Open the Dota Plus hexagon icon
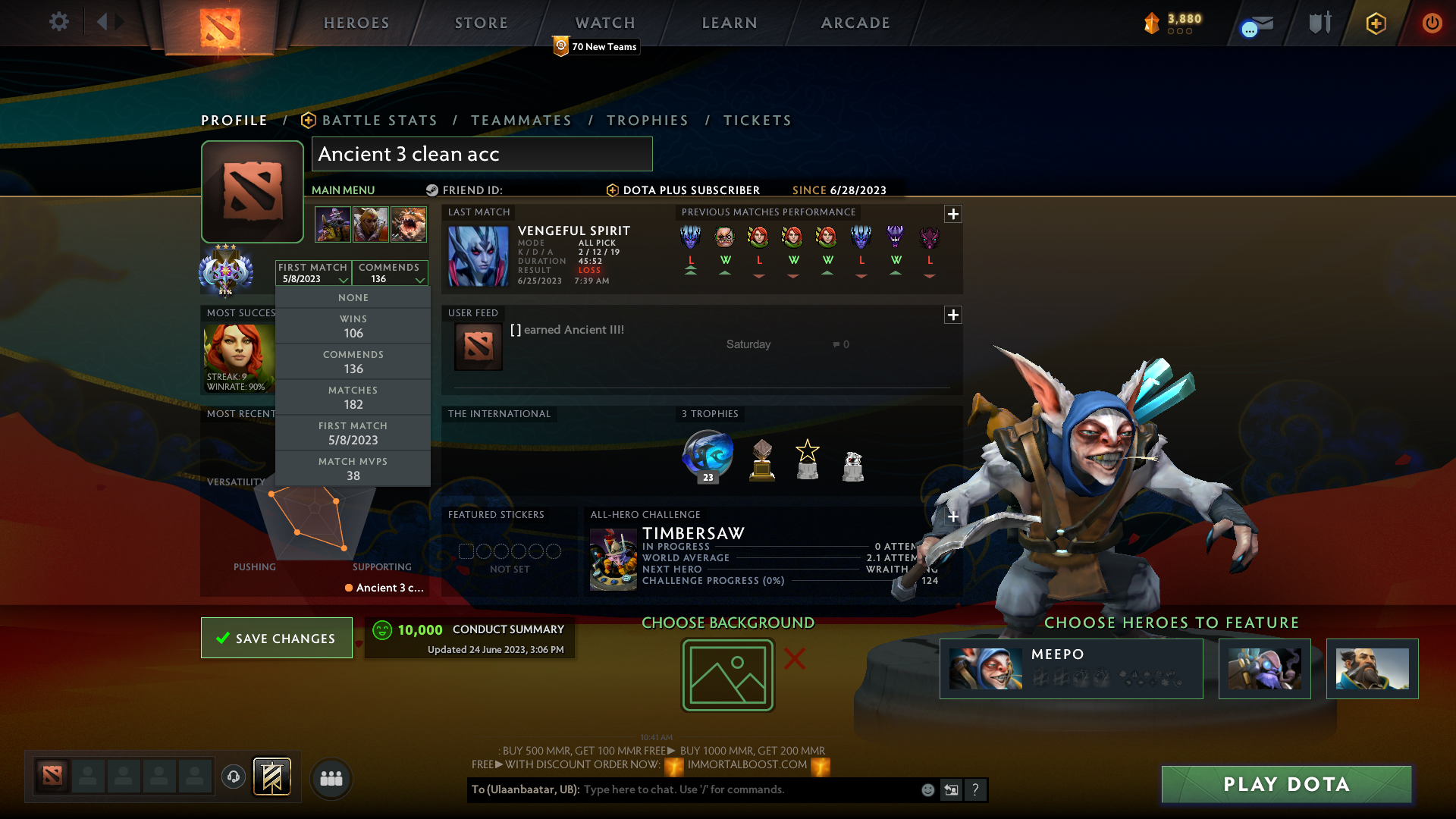Screen dimensions: 1456x819 1375,24
